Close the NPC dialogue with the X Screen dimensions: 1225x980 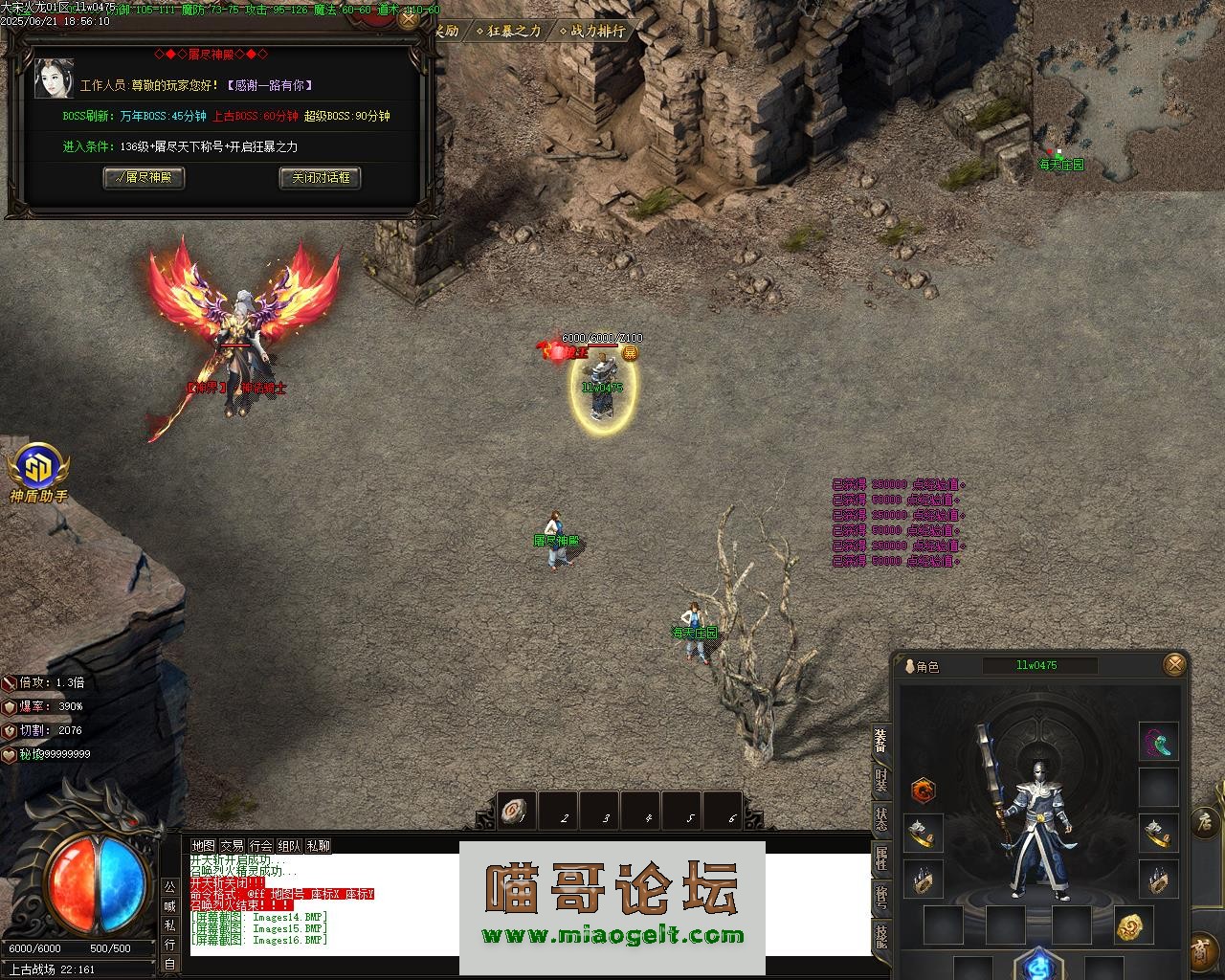point(409,18)
